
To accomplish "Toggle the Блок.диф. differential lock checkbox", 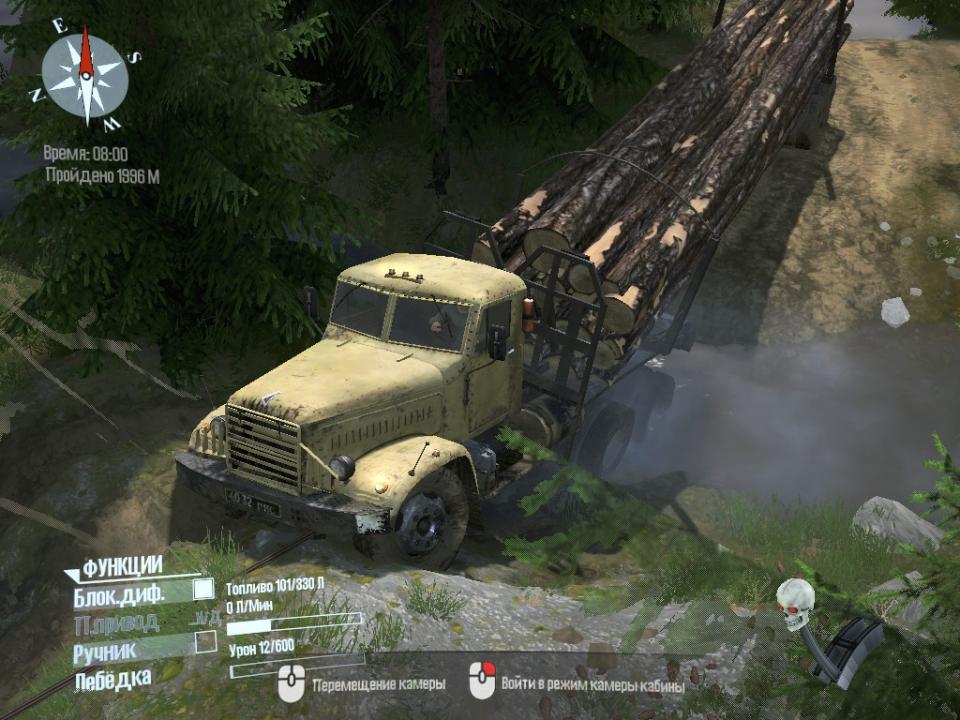I will (203, 589).
